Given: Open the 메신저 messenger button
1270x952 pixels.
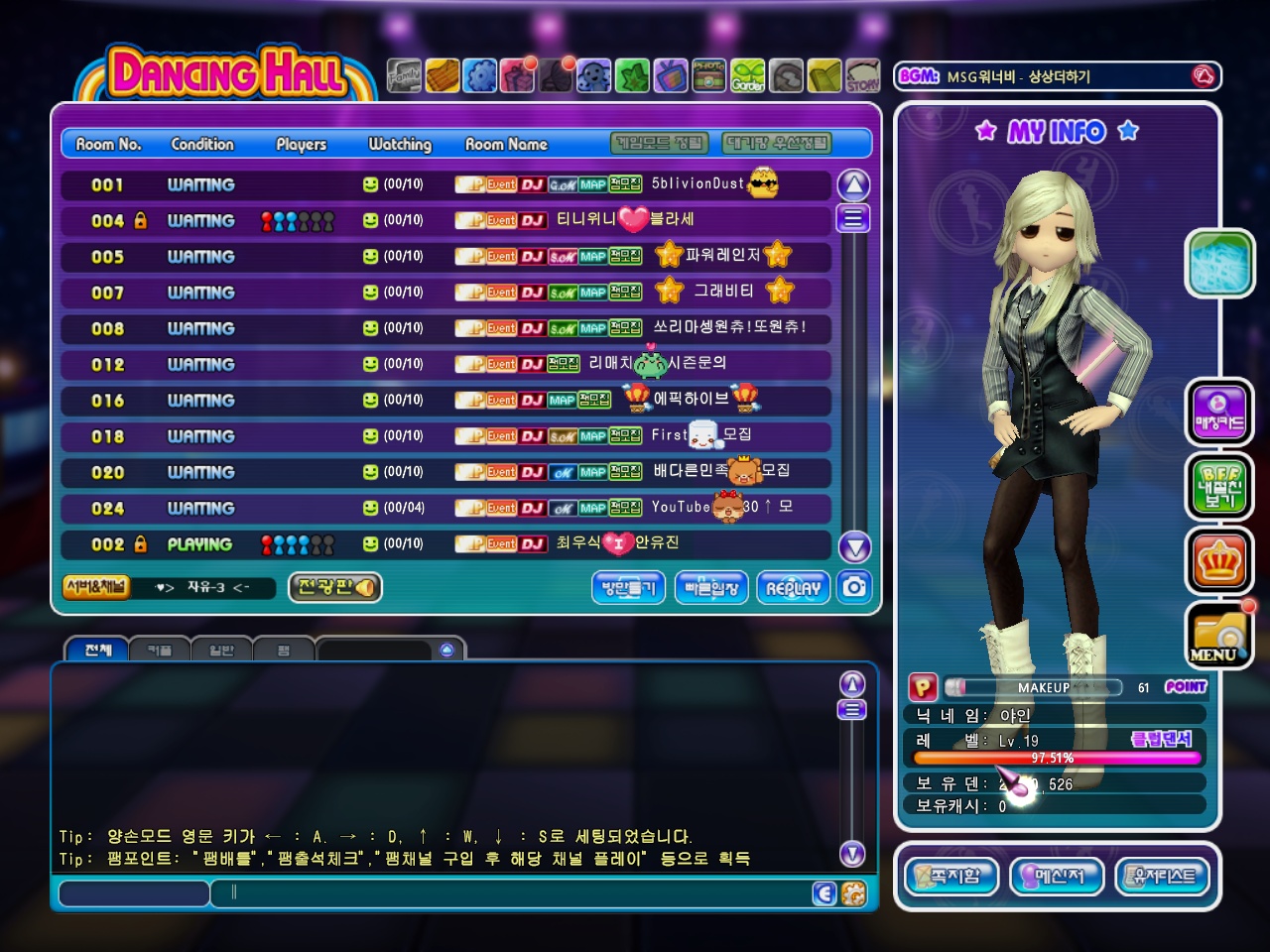Looking at the screenshot, I should (1057, 877).
